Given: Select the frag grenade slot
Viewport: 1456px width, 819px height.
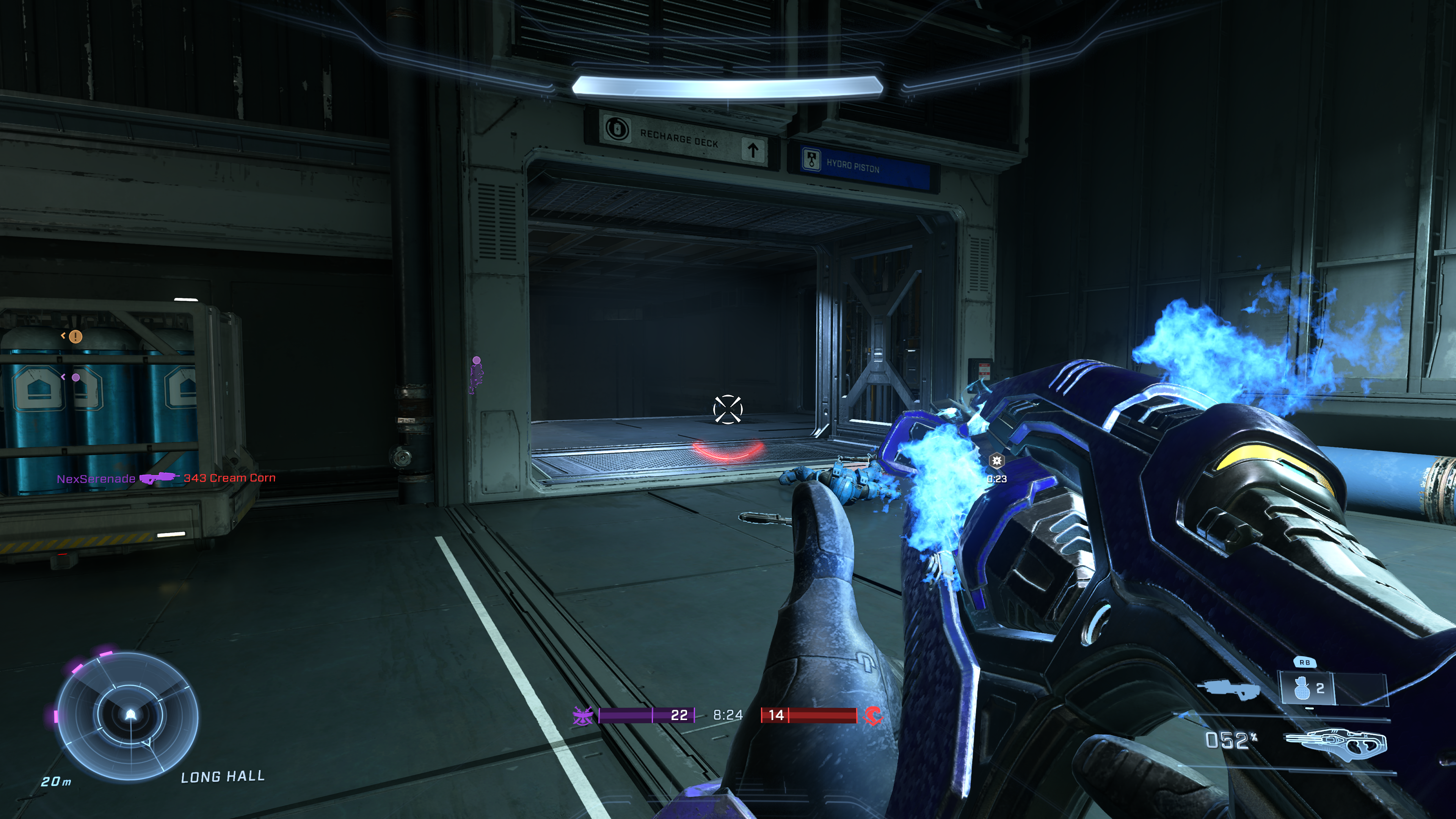Looking at the screenshot, I should click(x=1307, y=689).
